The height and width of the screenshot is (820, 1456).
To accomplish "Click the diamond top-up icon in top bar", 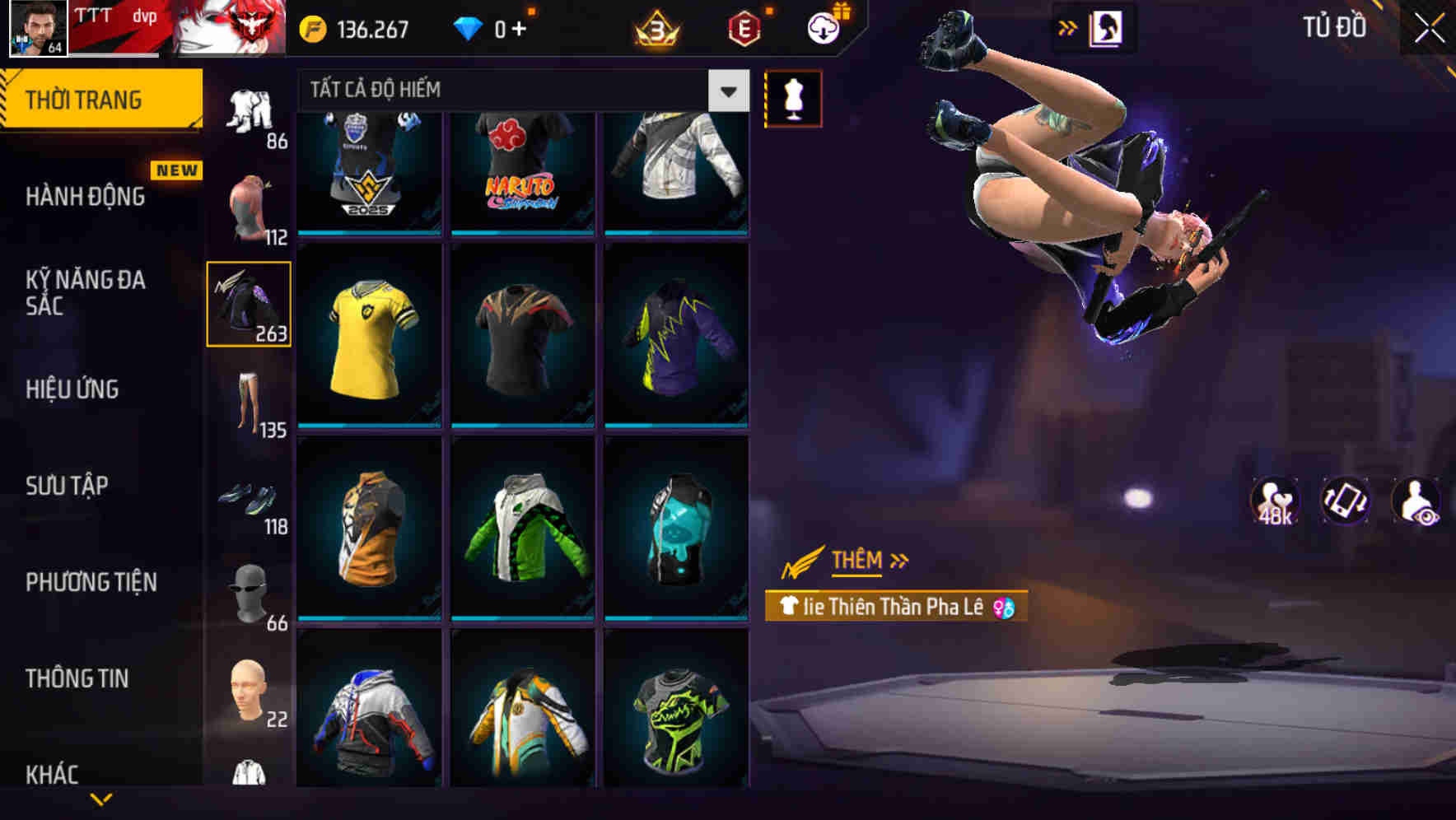I will [x=469, y=27].
